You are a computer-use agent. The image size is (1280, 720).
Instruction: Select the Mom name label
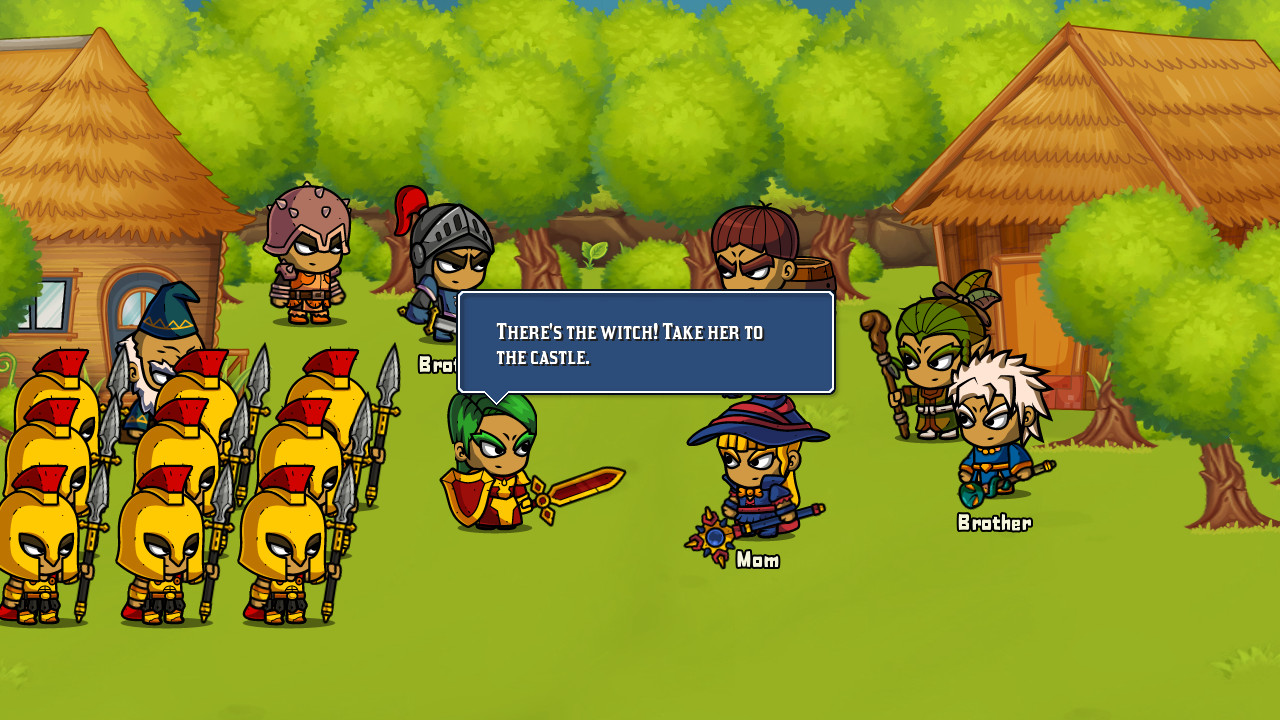757,560
